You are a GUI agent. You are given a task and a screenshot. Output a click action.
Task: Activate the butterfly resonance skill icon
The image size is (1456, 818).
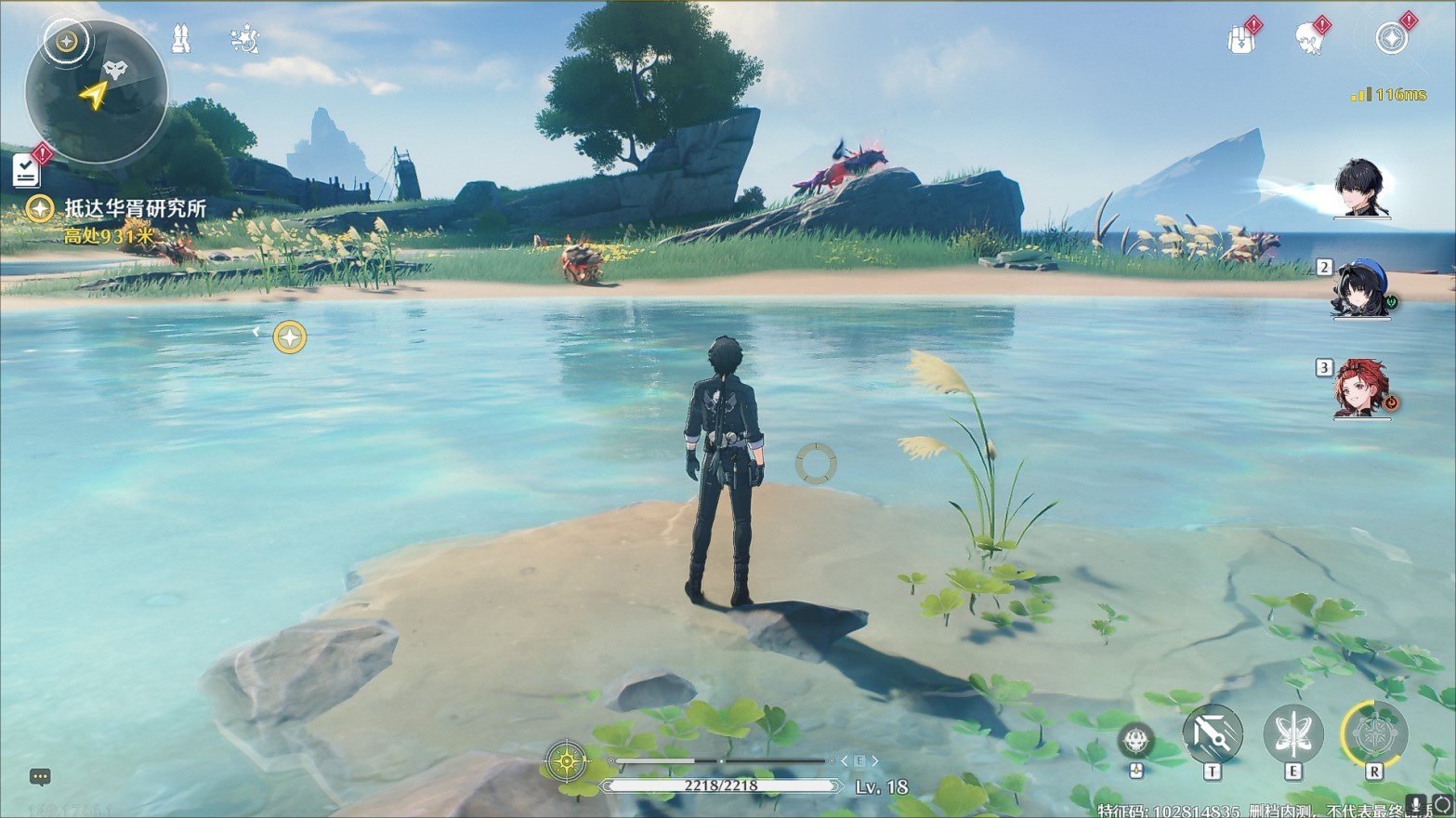click(x=1292, y=734)
